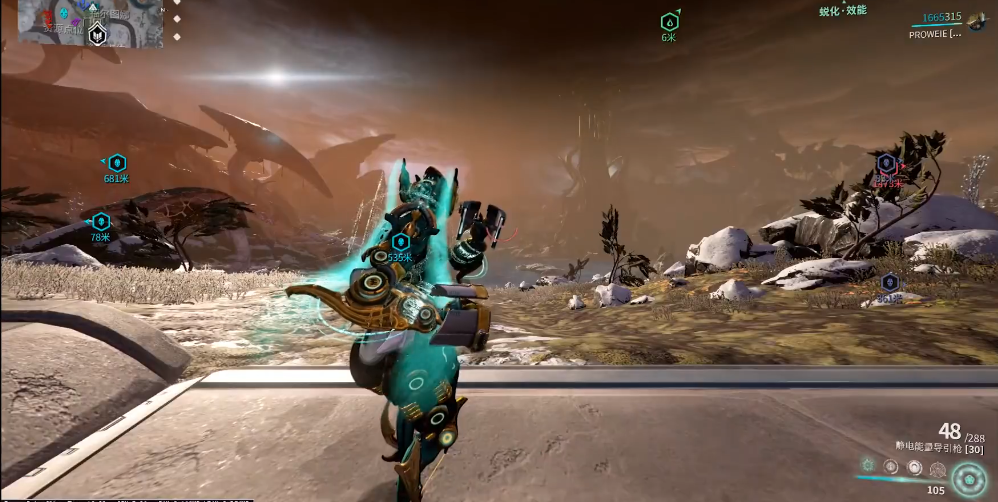This screenshot has width=998, height=502.
Task: Select the green 6米 waypoint marker
Action: coord(669,21)
